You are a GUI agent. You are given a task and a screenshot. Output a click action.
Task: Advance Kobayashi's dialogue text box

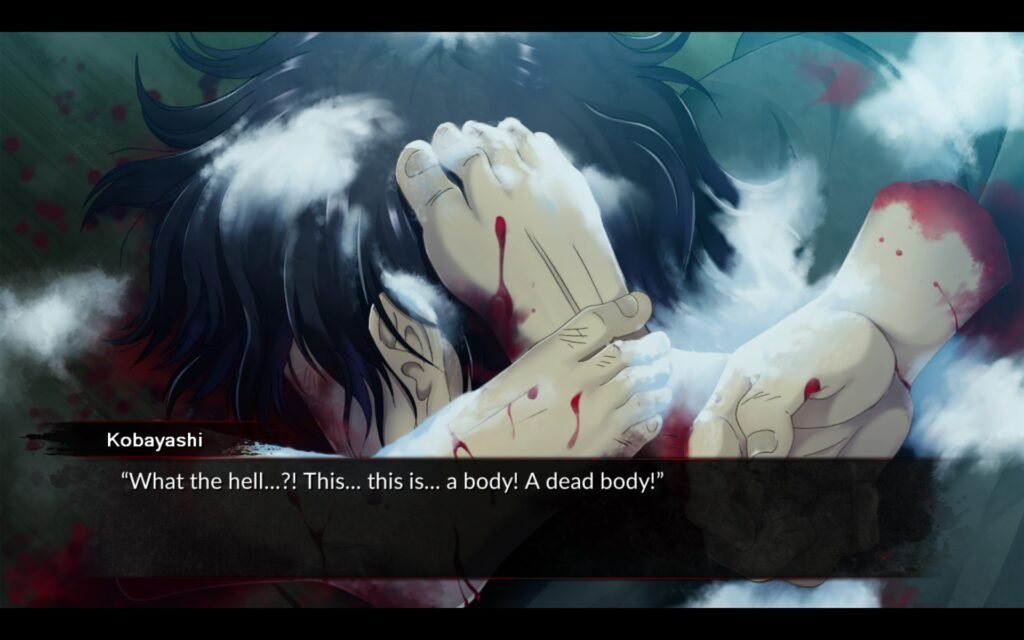(x=510, y=515)
